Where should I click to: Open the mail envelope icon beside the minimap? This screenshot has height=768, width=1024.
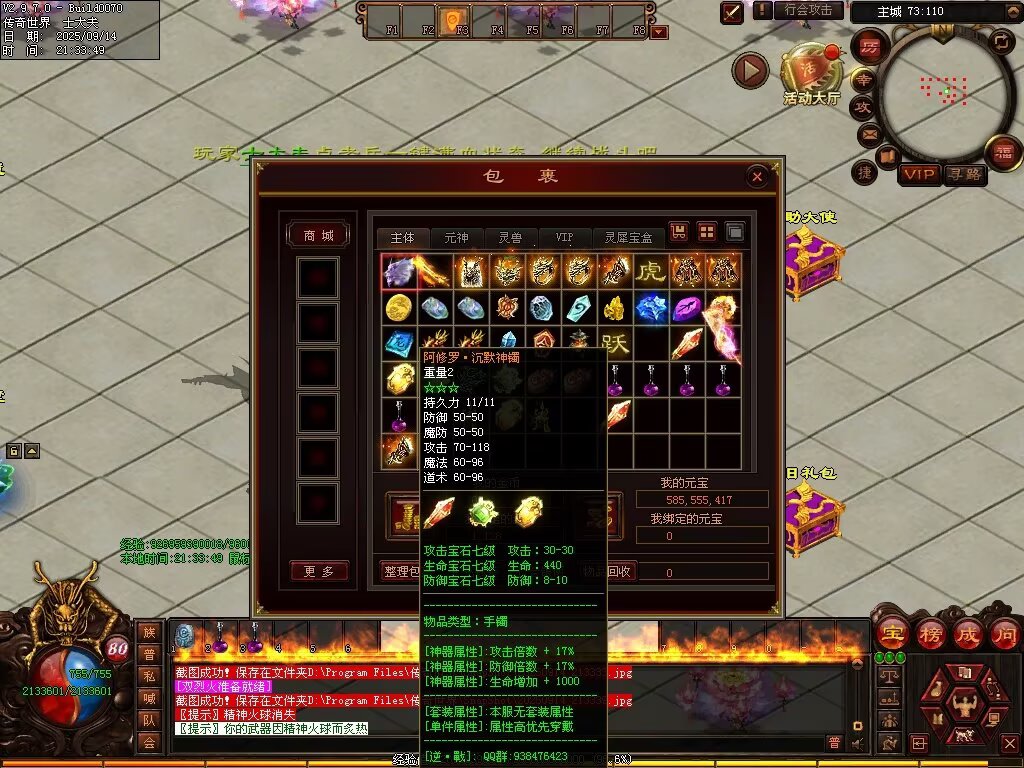(868, 133)
